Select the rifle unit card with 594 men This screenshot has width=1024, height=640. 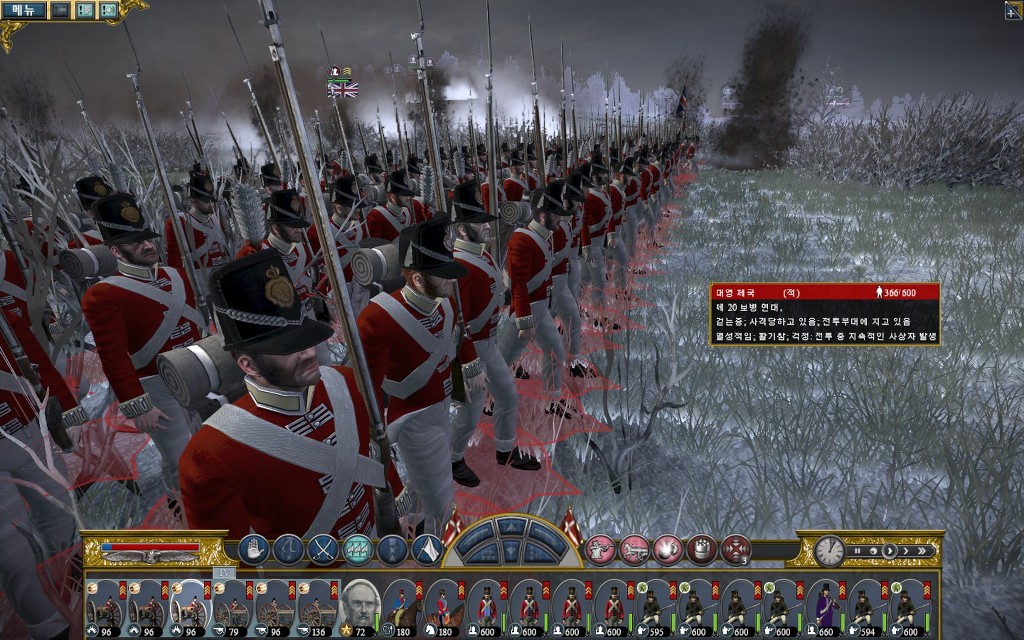pos(867,605)
